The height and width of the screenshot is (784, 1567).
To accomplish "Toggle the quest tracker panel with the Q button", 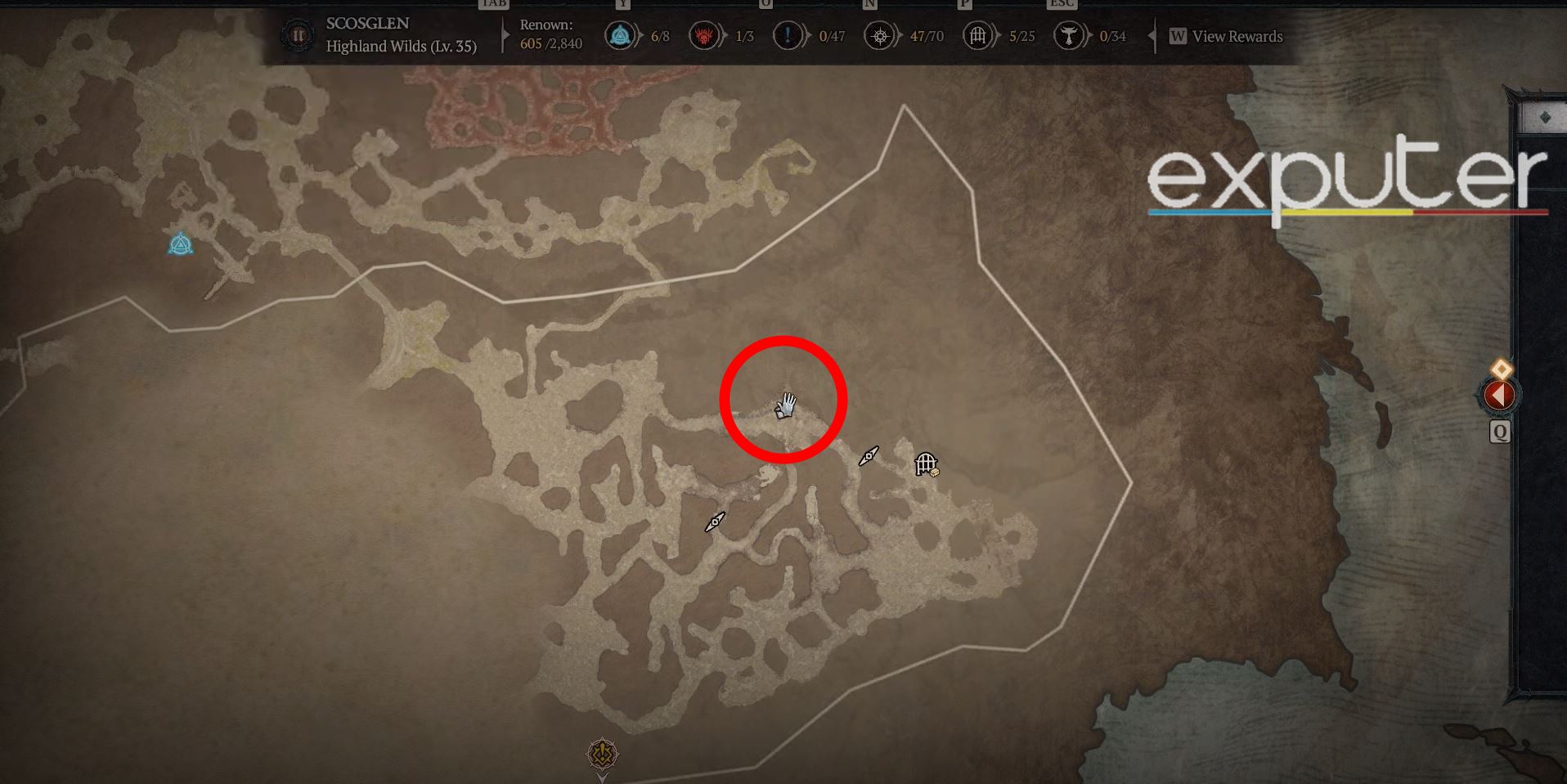I will pos(1502,433).
